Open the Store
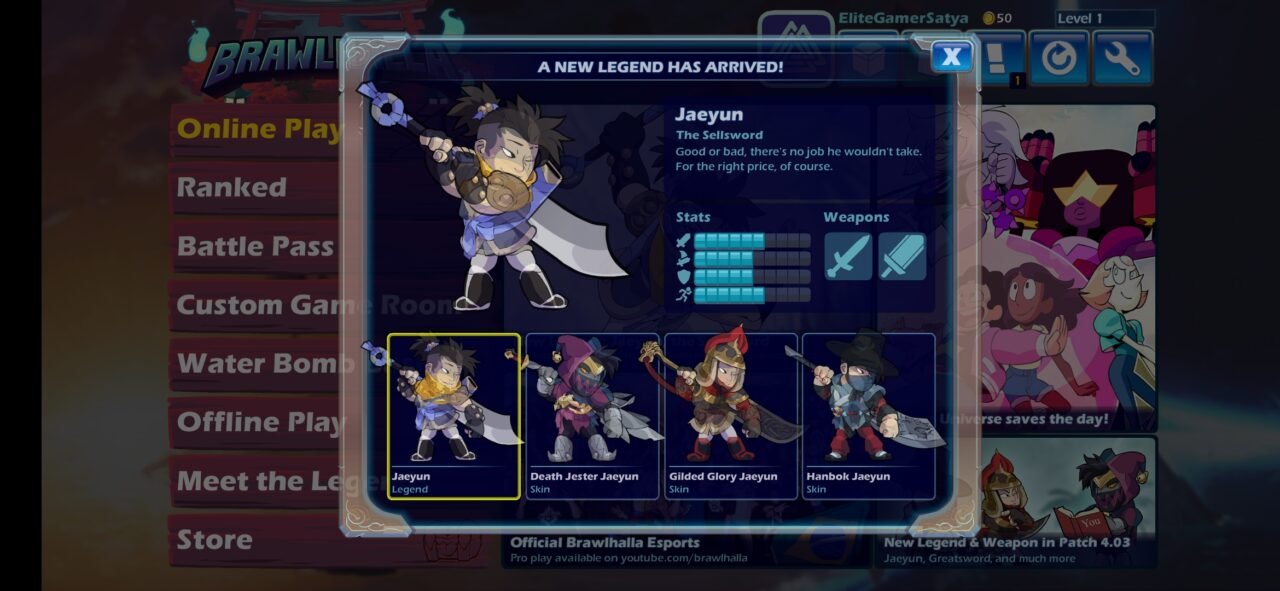Screen dimensions: 1280x591 (x=215, y=540)
